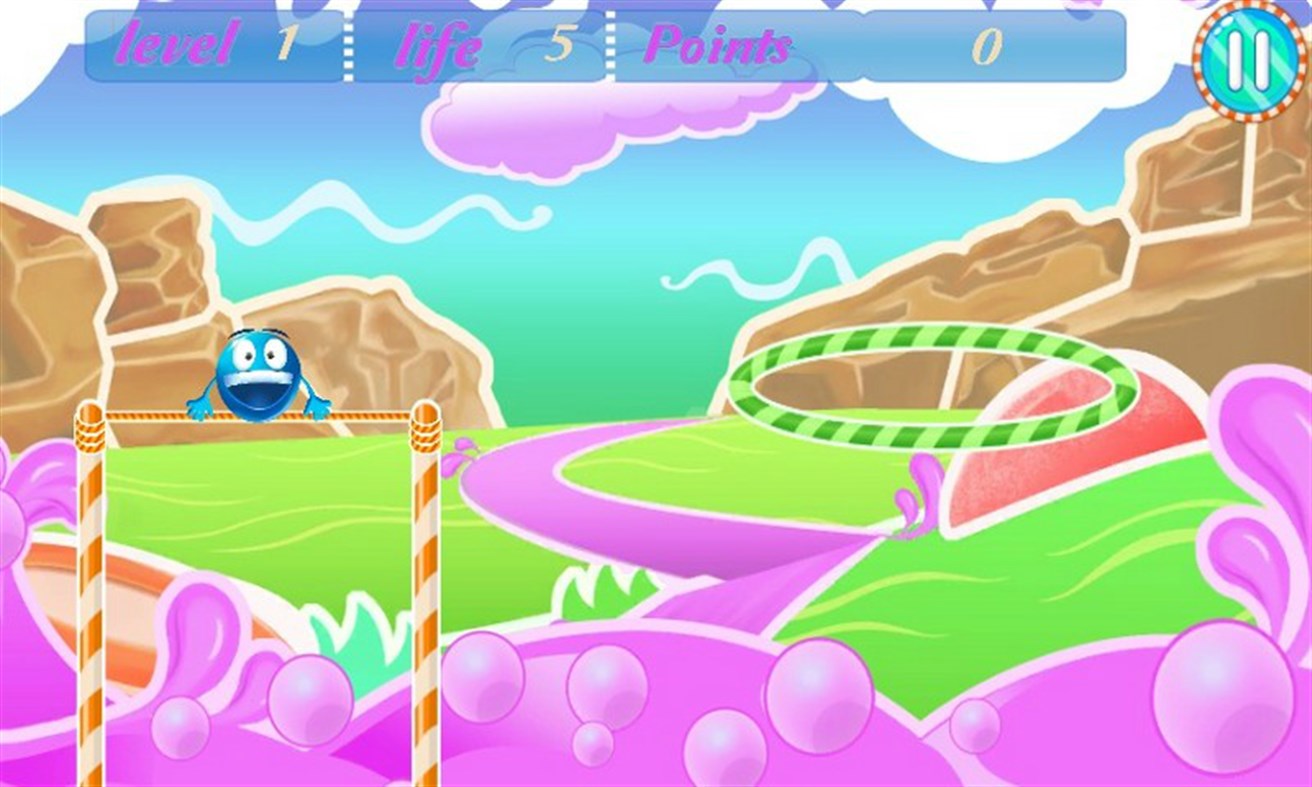The width and height of the screenshot is (1312, 787).
Task: Click the 'life' section of the status bar
Action: pyautogui.click(x=438, y=47)
